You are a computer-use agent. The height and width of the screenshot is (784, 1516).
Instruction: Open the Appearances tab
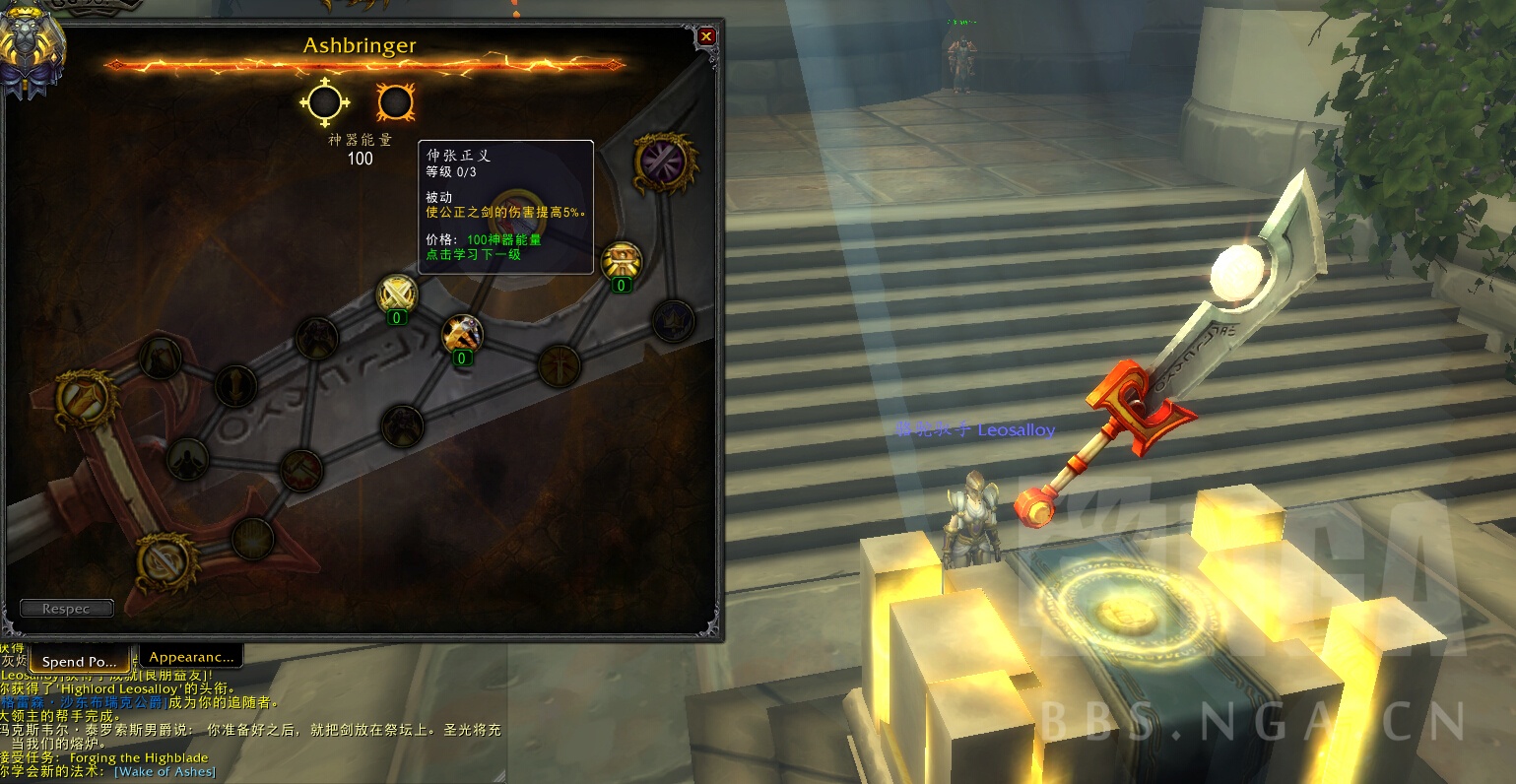[x=192, y=657]
